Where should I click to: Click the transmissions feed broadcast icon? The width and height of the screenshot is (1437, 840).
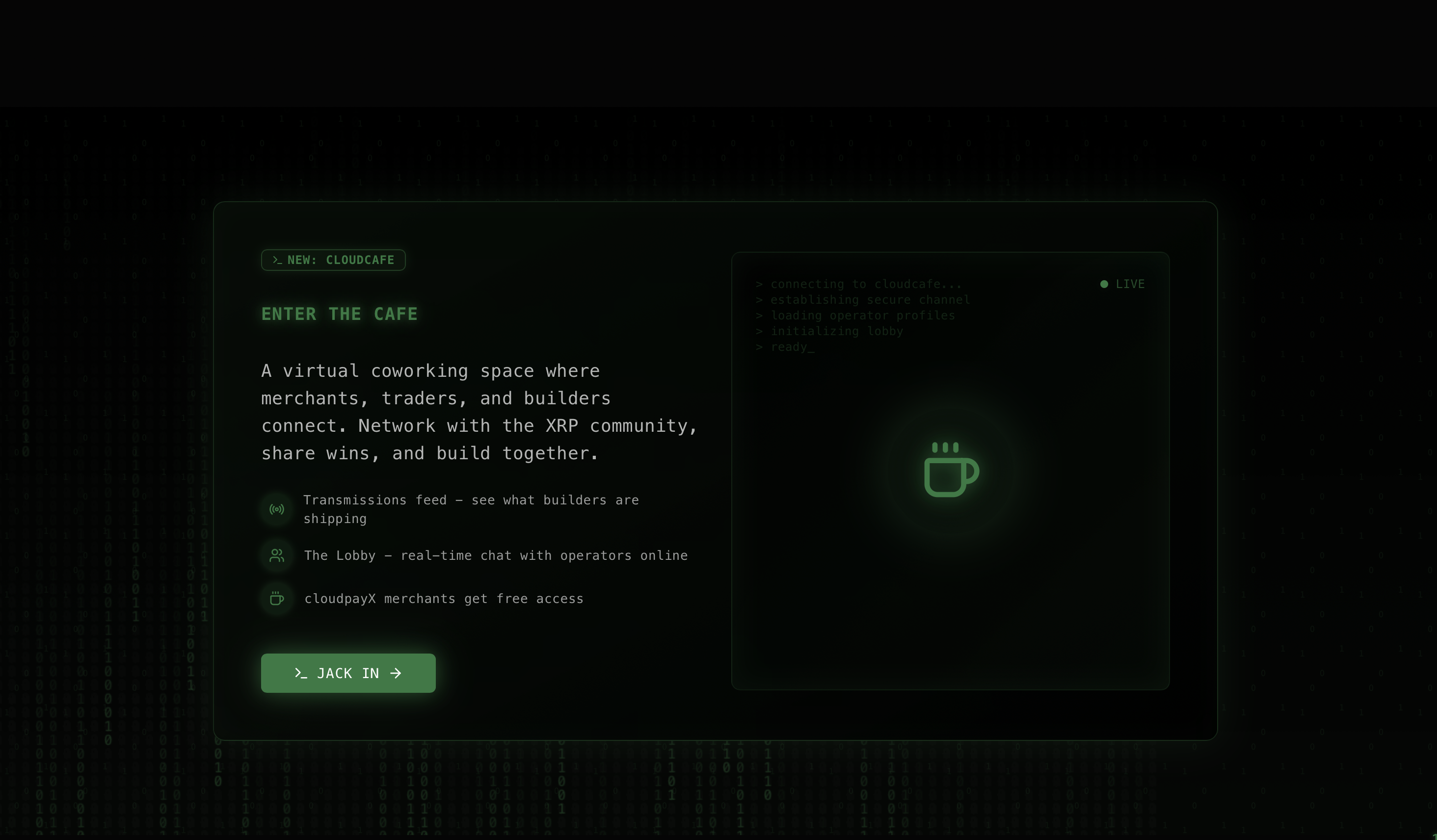tap(277, 509)
